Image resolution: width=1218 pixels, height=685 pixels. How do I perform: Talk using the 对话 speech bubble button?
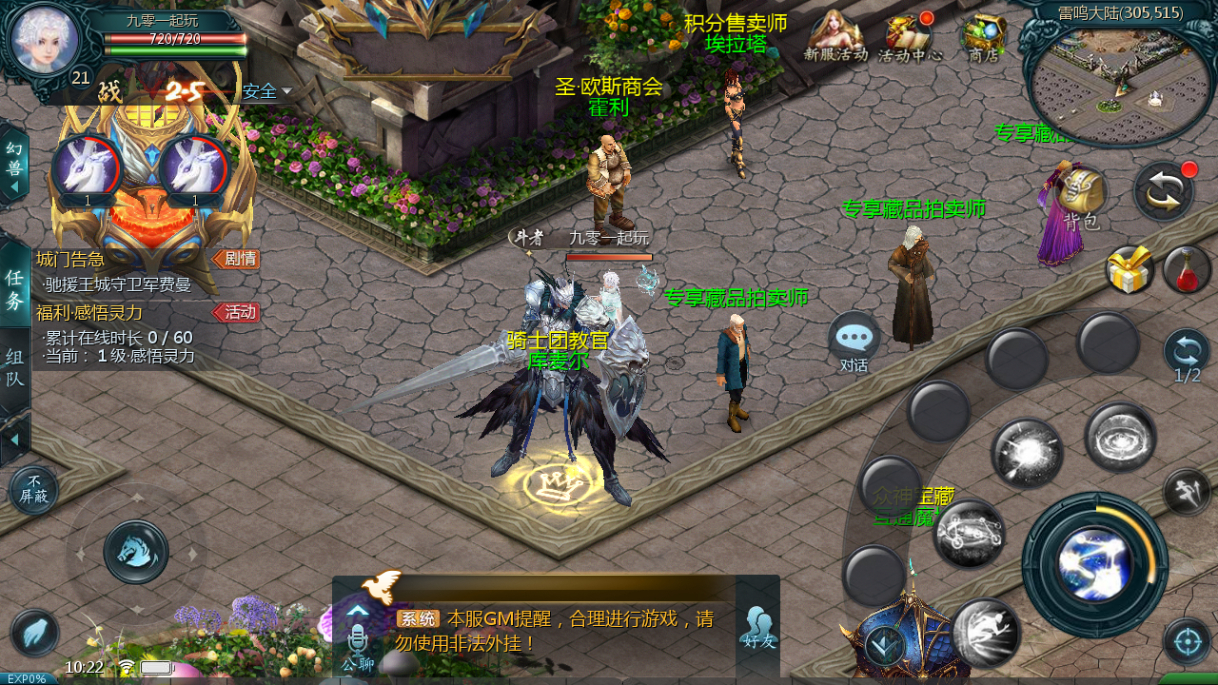pyautogui.click(x=854, y=342)
